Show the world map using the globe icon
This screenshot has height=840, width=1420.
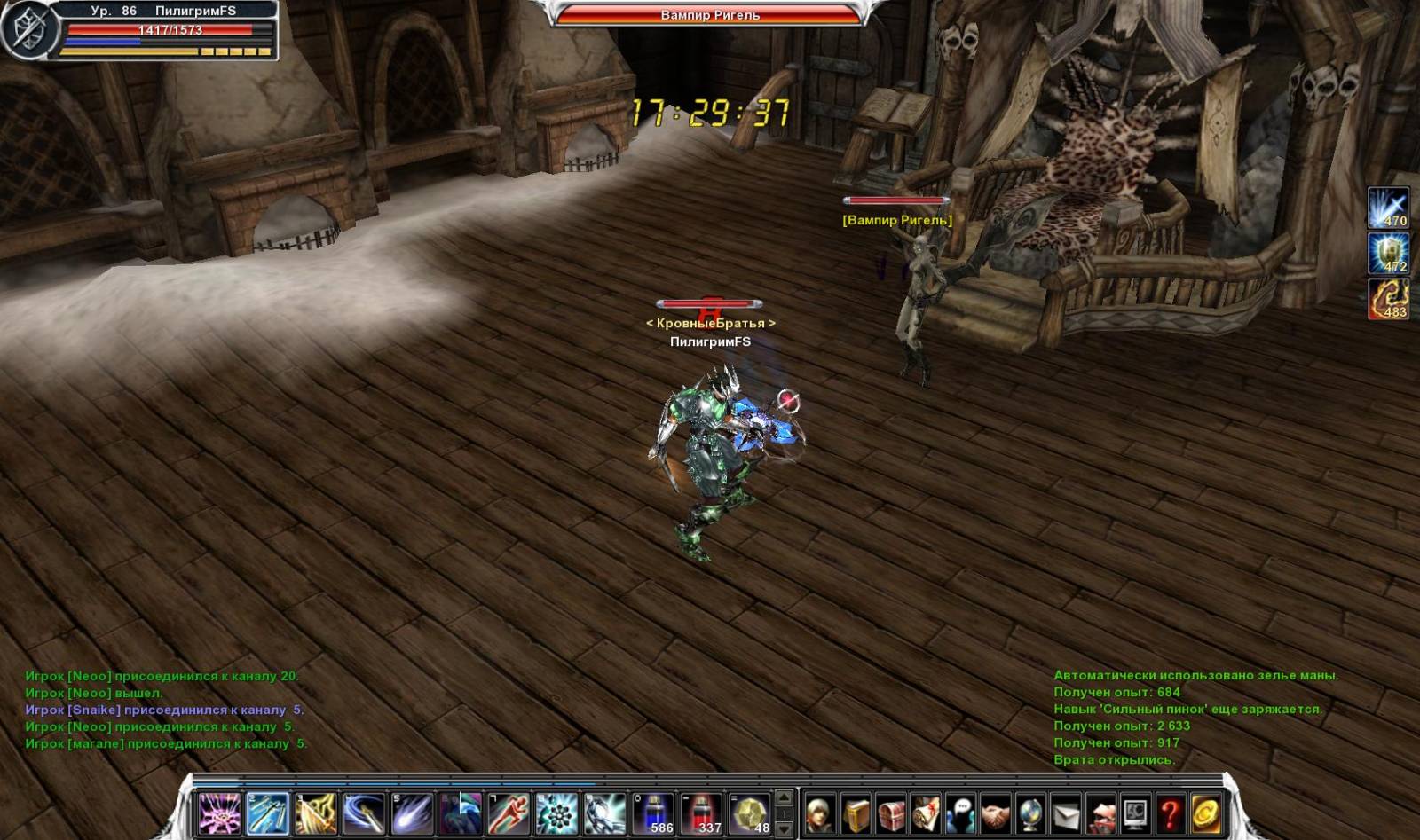click(x=1030, y=813)
